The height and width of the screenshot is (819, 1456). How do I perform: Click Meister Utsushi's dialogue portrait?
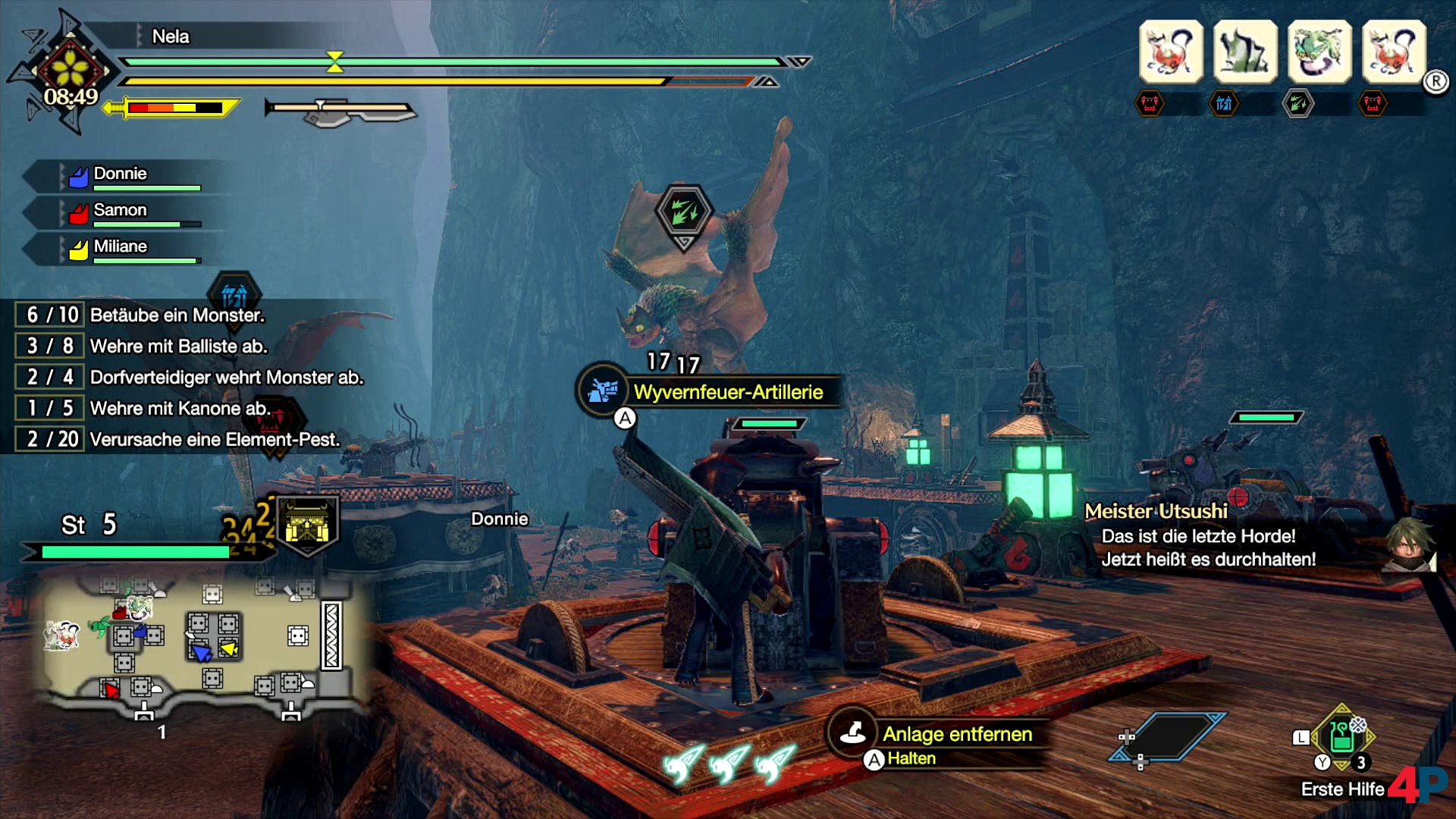coord(1409,544)
